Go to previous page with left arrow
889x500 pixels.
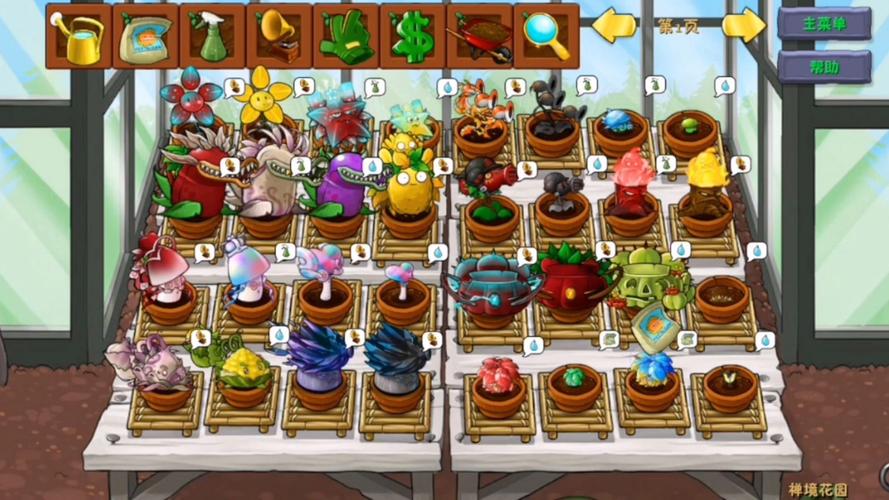tap(614, 26)
